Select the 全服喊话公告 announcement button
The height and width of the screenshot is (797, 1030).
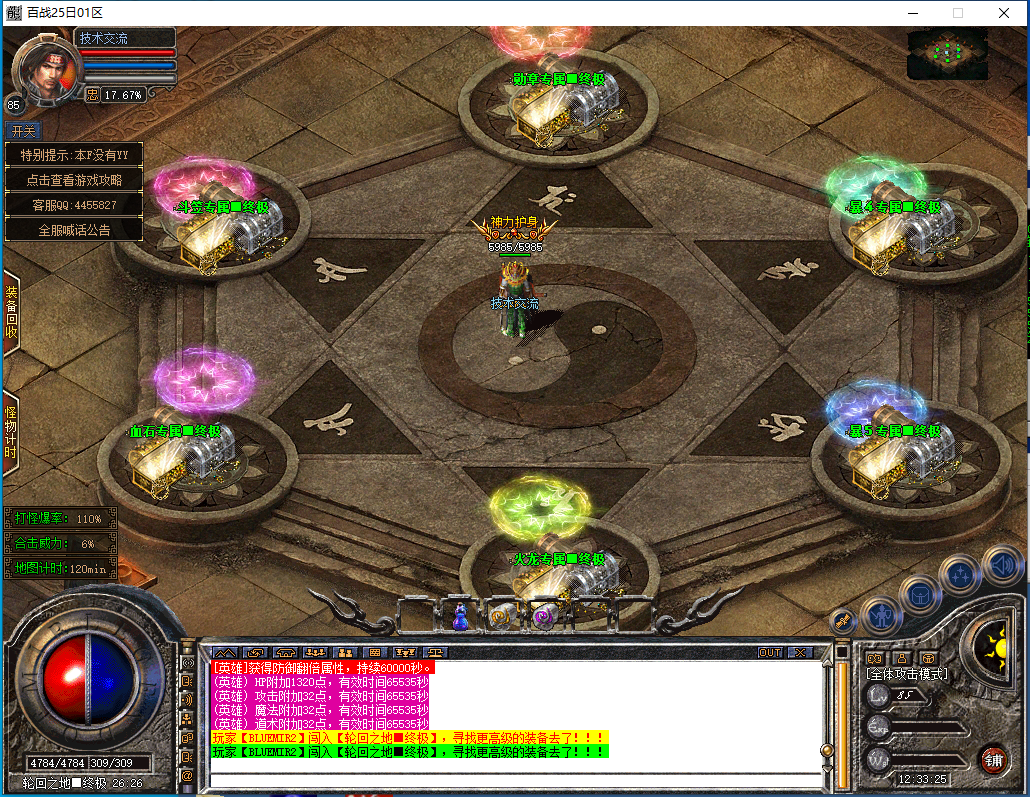point(74,229)
